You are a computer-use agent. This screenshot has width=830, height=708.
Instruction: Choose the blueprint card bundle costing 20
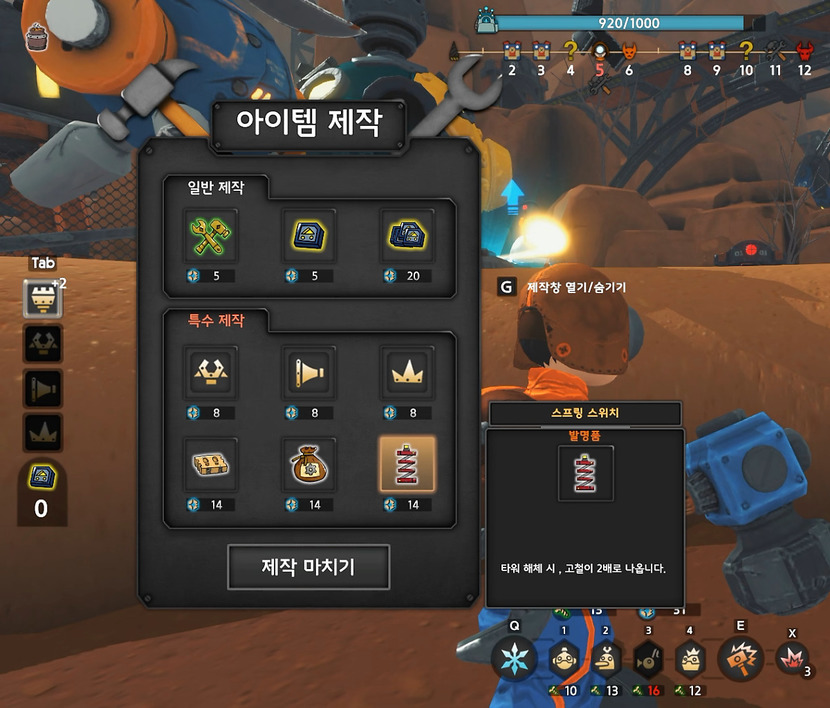pos(406,235)
